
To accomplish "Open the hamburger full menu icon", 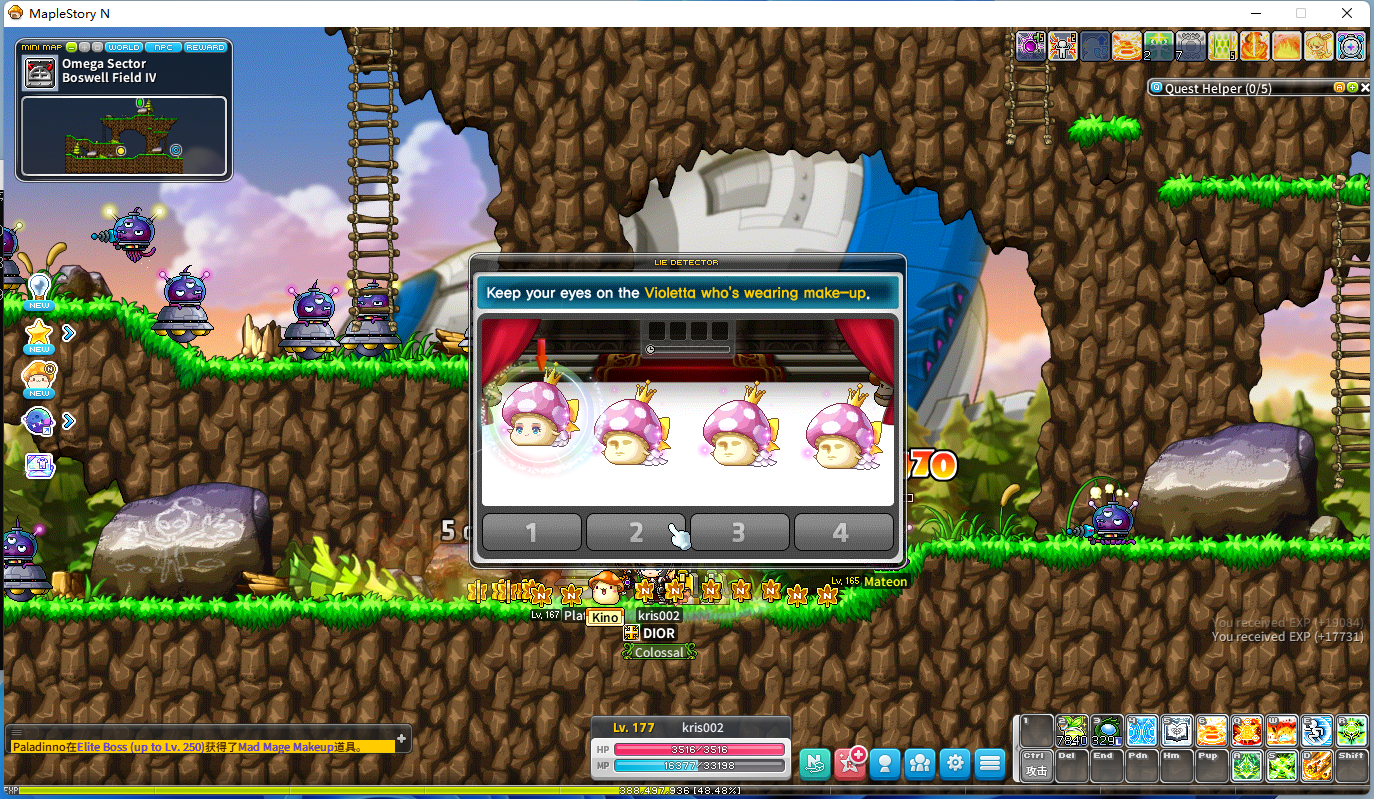I will (989, 763).
